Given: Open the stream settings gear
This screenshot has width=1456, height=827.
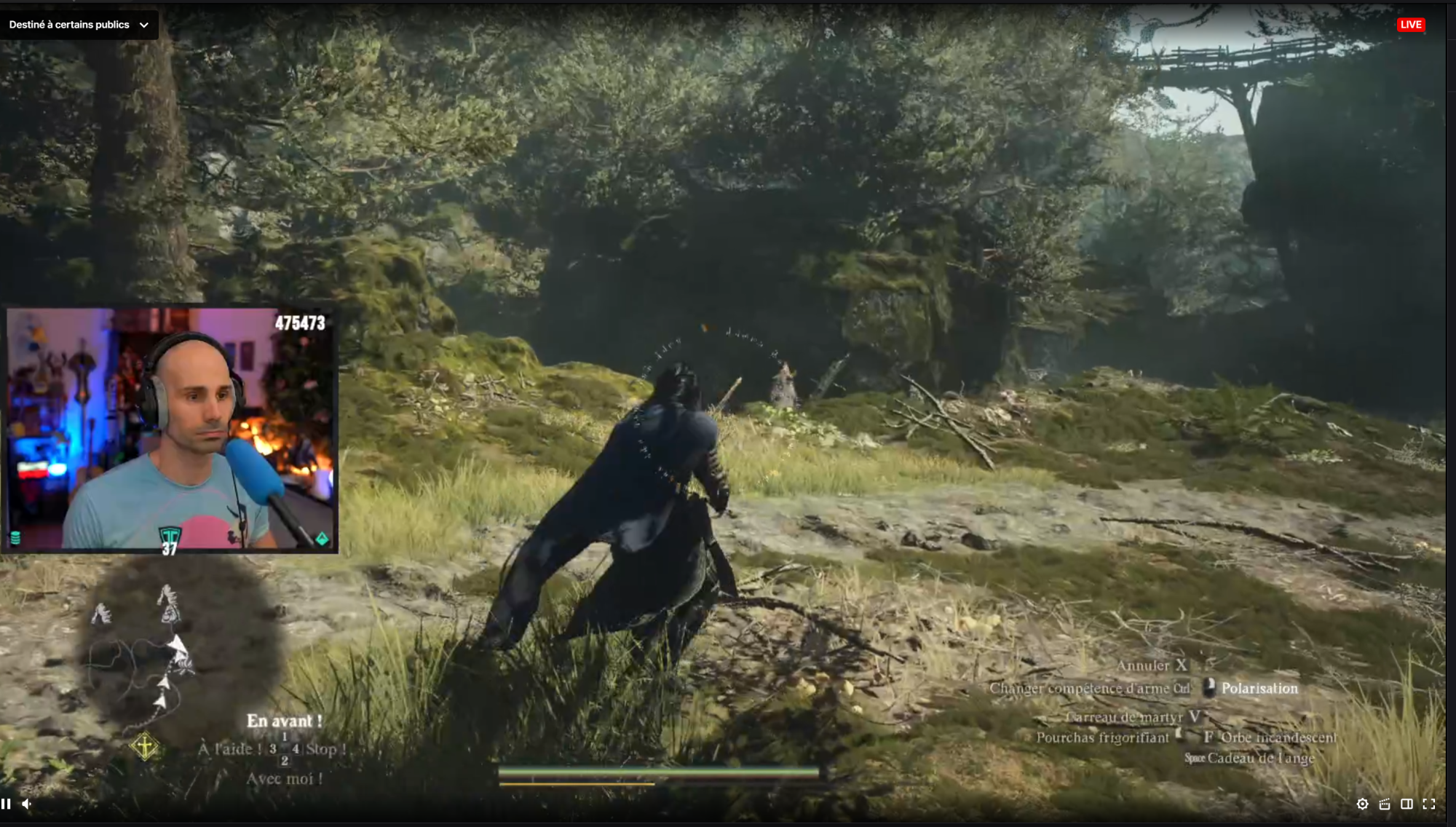Looking at the screenshot, I should 1363,803.
